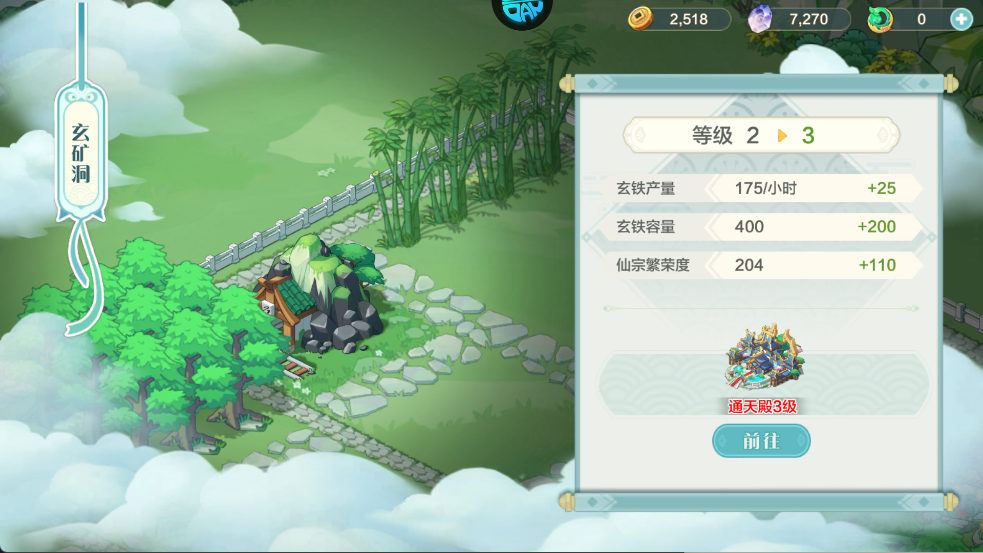The height and width of the screenshot is (553, 983).
Task: Go to the required building via 前往
Action: [x=761, y=440]
